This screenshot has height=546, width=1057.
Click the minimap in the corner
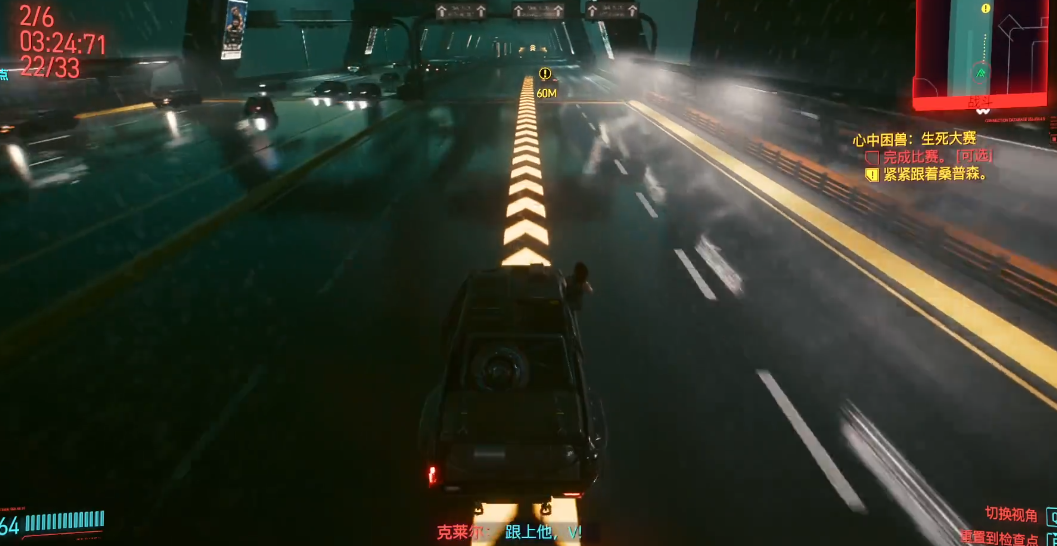coord(985,52)
